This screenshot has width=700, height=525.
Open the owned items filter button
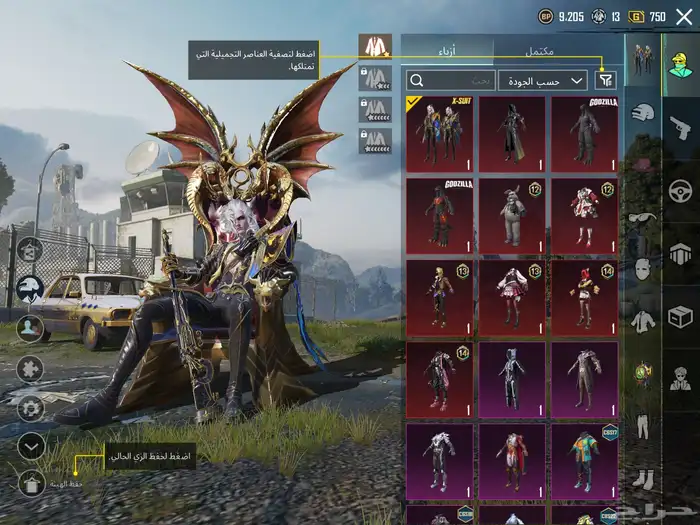coord(605,80)
